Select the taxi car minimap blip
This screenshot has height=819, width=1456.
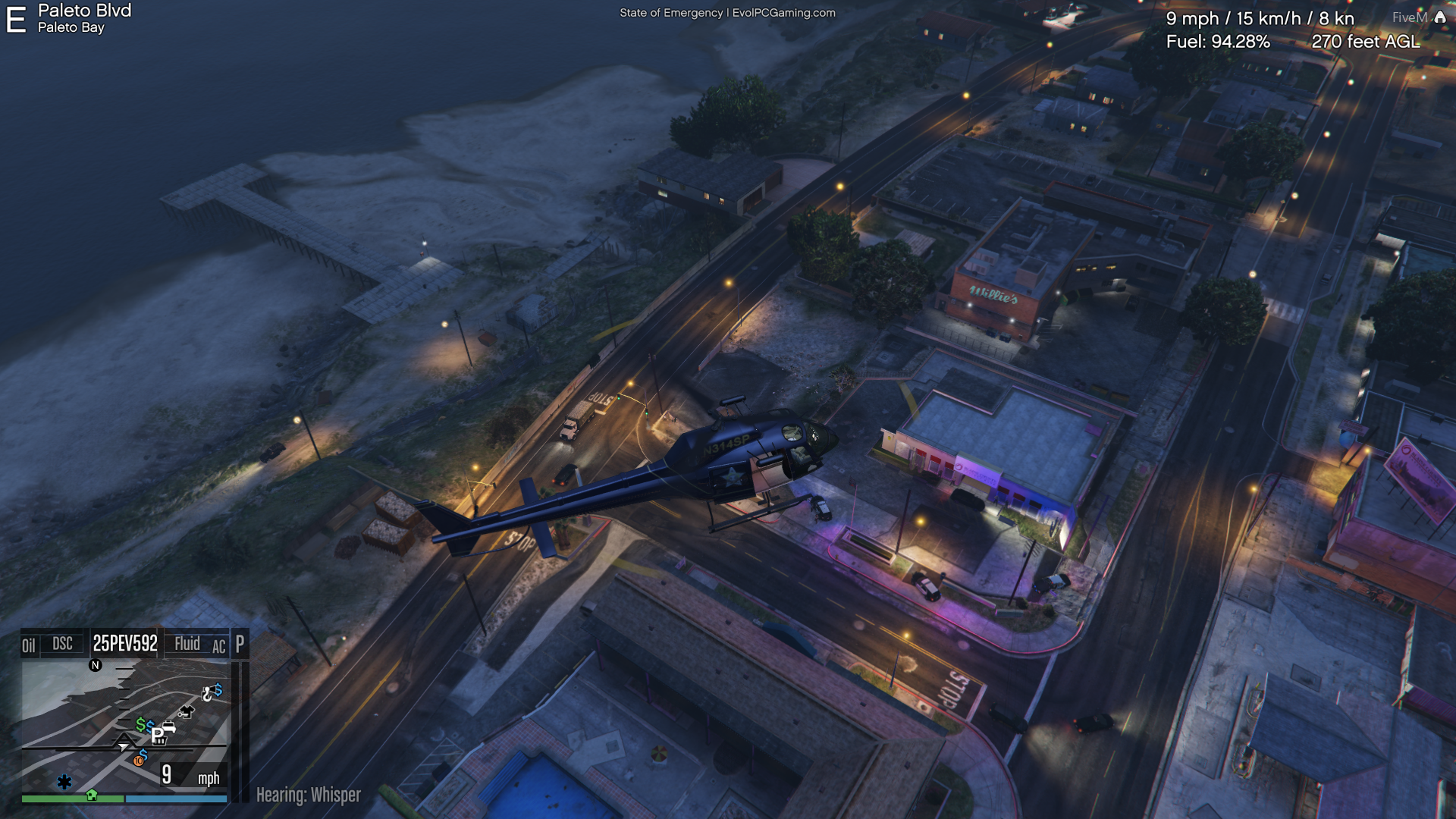(168, 727)
